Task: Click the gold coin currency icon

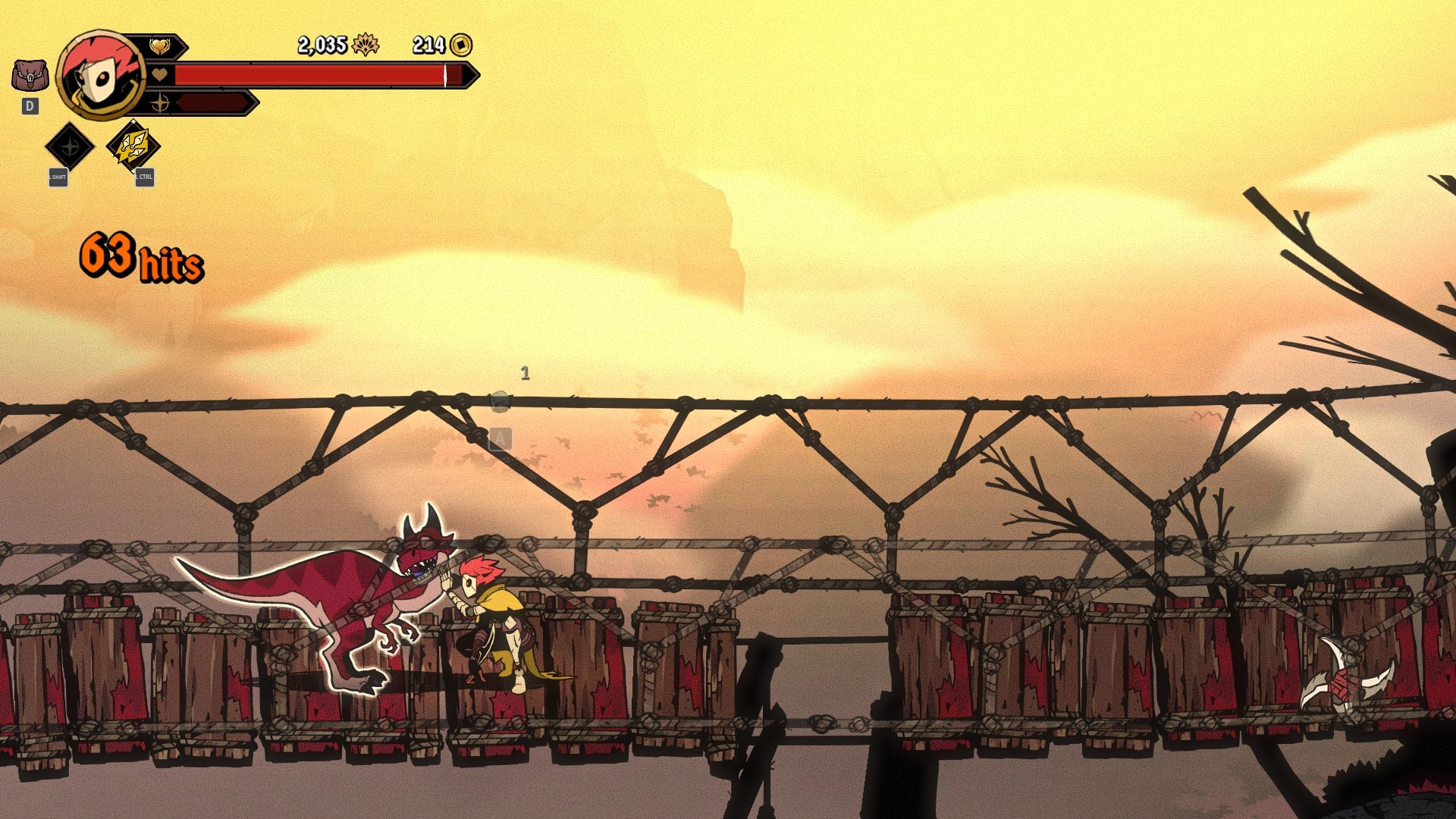Action: [x=461, y=45]
